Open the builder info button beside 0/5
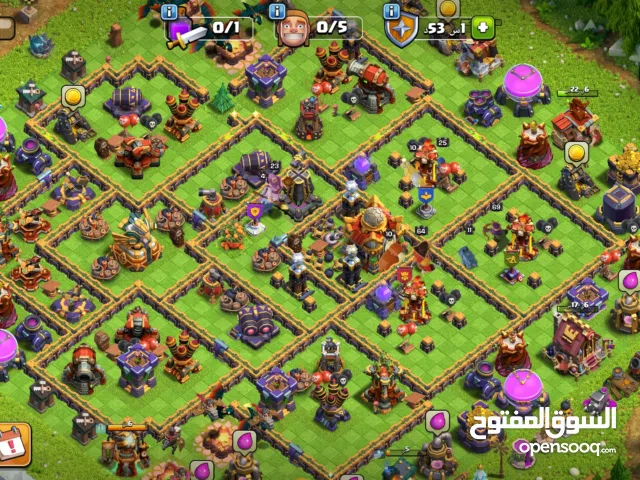The height and width of the screenshot is (480, 640). click(279, 9)
